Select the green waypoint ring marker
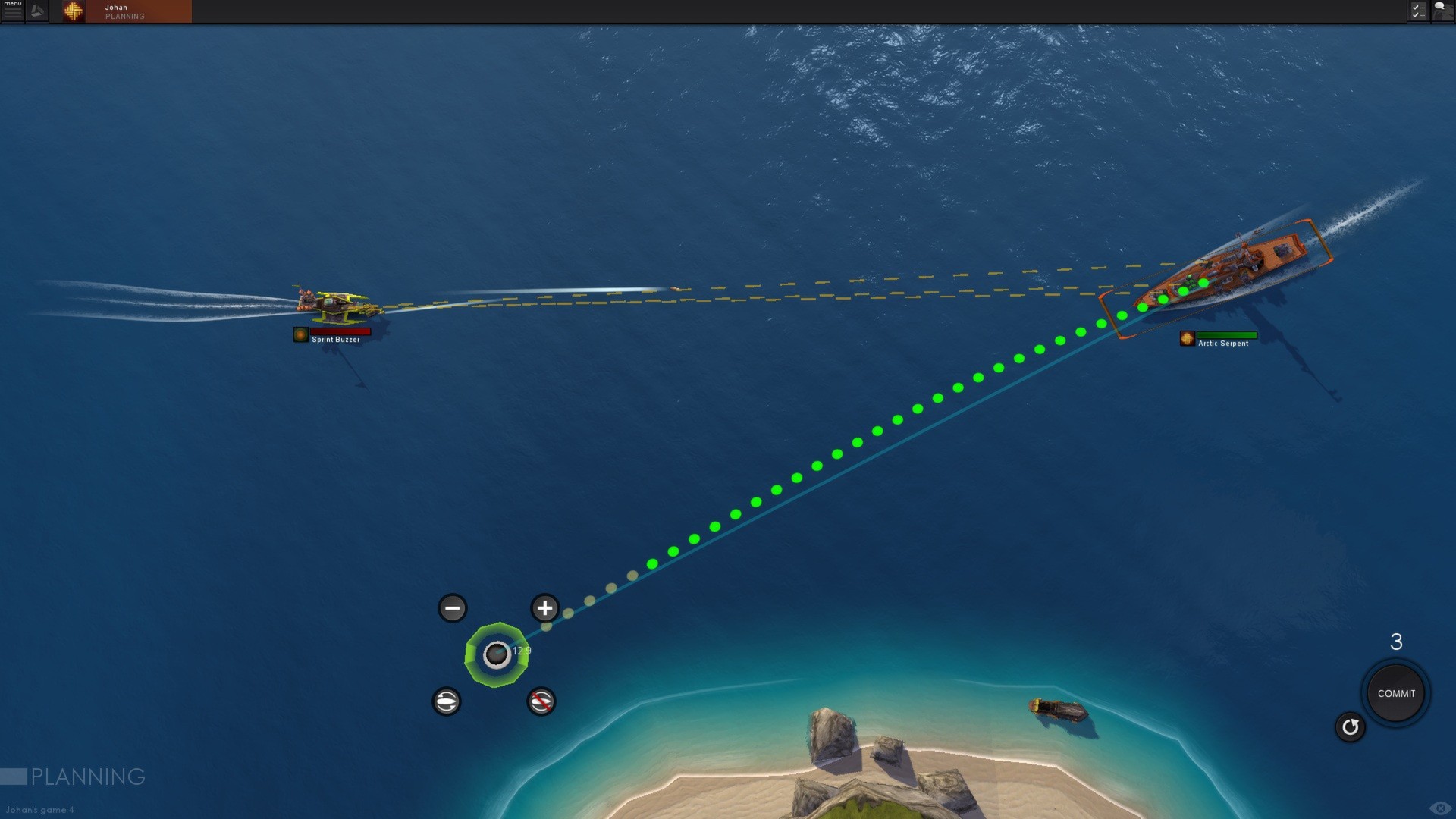 (497, 656)
